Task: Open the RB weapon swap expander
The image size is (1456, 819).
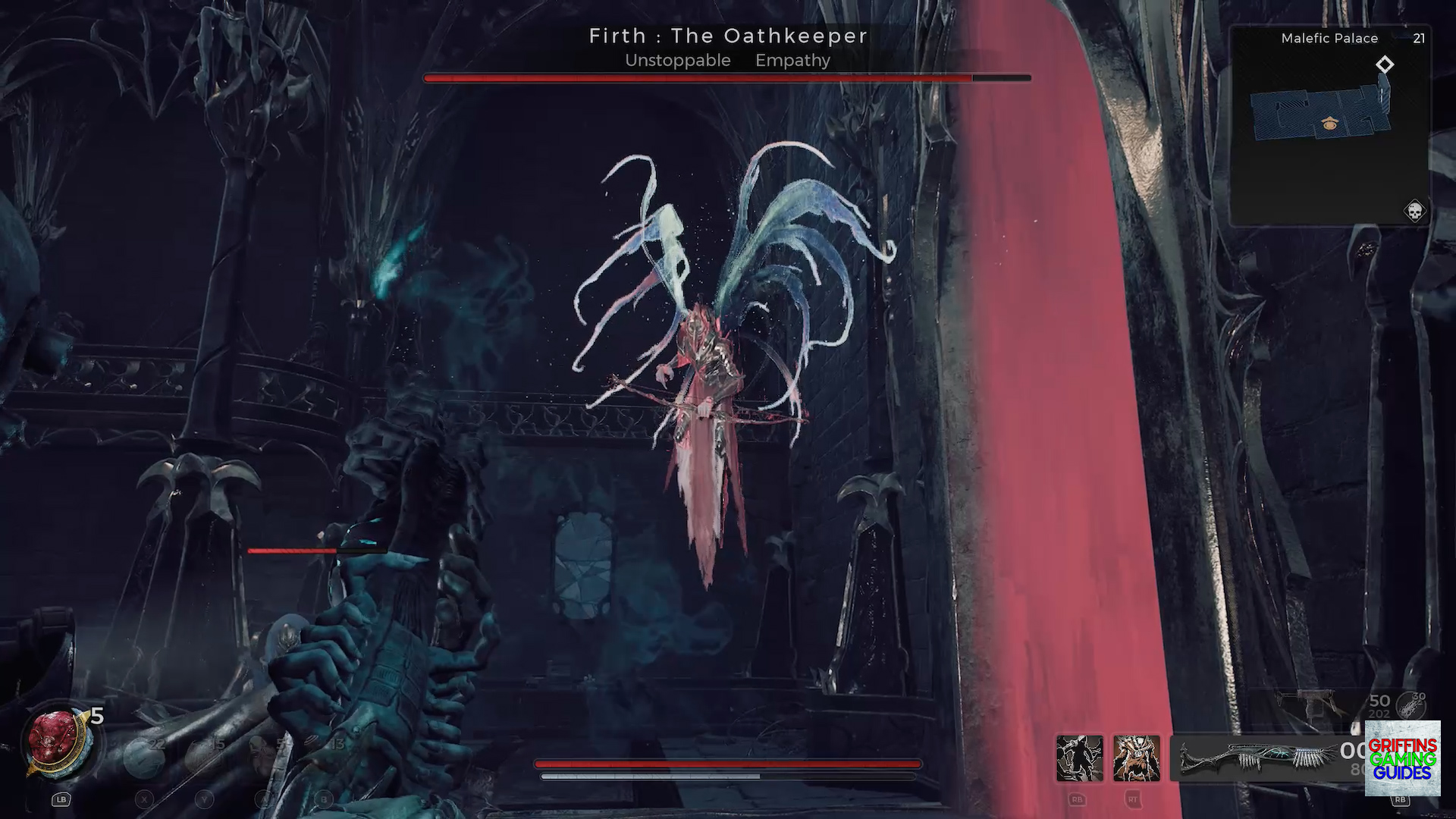Action: point(1401,799)
